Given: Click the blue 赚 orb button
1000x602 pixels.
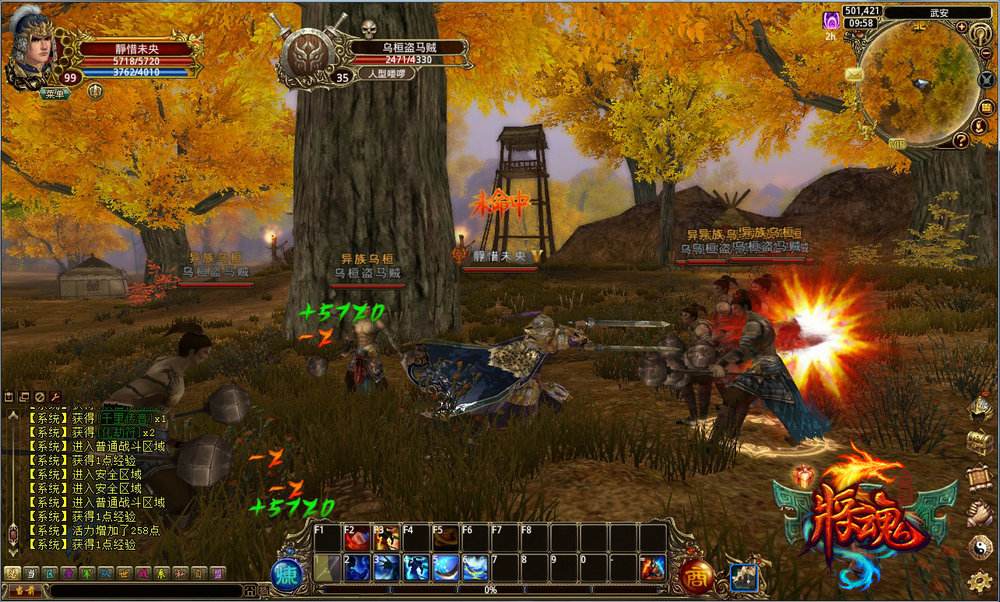Looking at the screenshot, I should [x=286, y=575].
